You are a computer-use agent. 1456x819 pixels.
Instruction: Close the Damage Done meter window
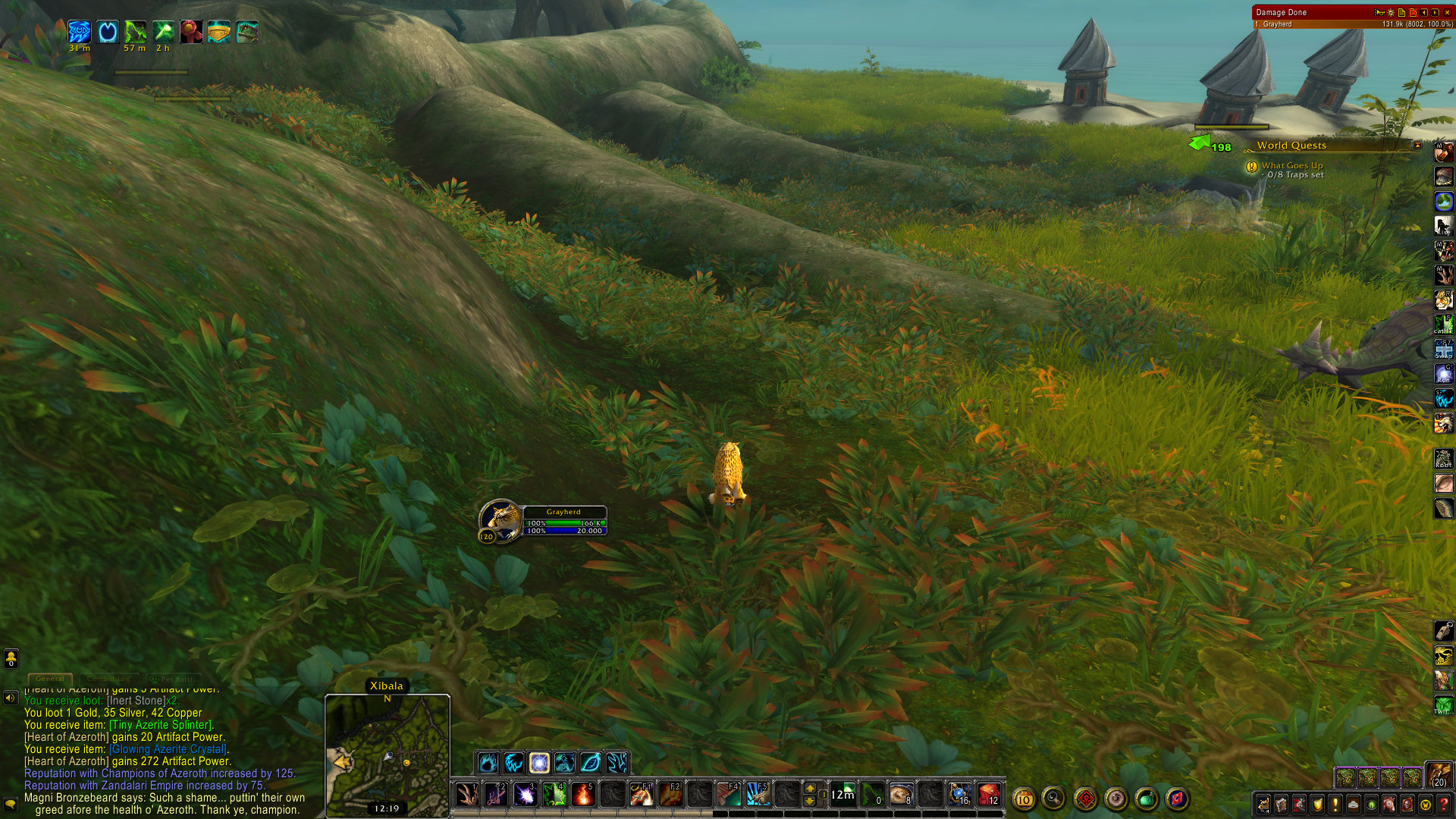click(x=1447, y=12)
